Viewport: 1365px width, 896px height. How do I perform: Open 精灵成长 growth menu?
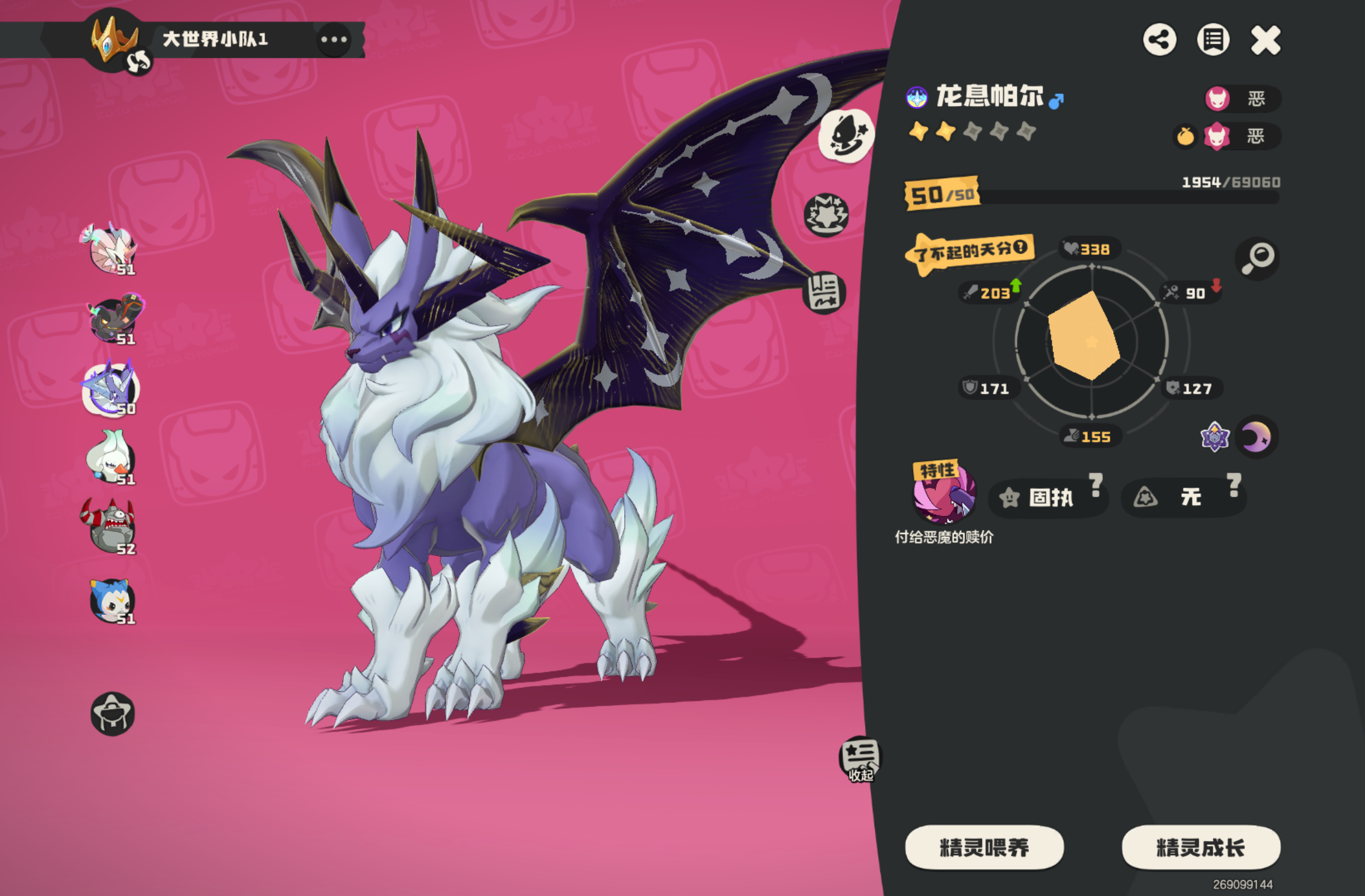[1201, 847]
